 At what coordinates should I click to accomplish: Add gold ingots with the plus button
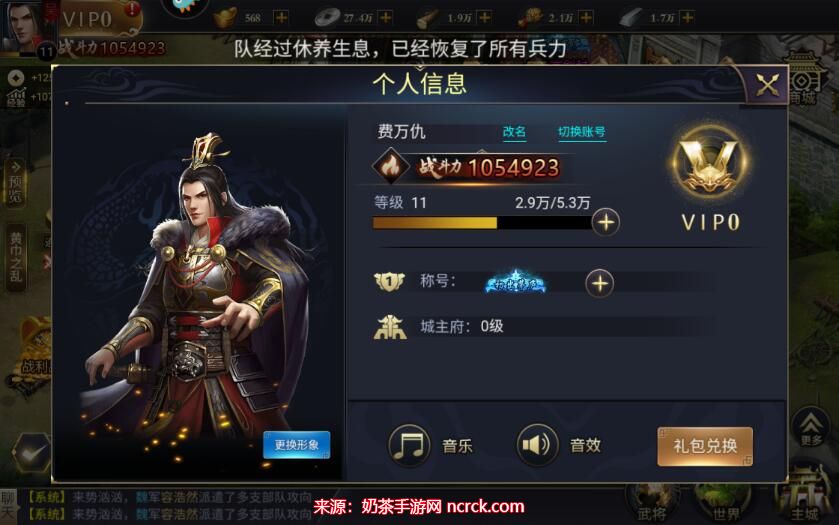pyautogui.click(x=281, y=18)
